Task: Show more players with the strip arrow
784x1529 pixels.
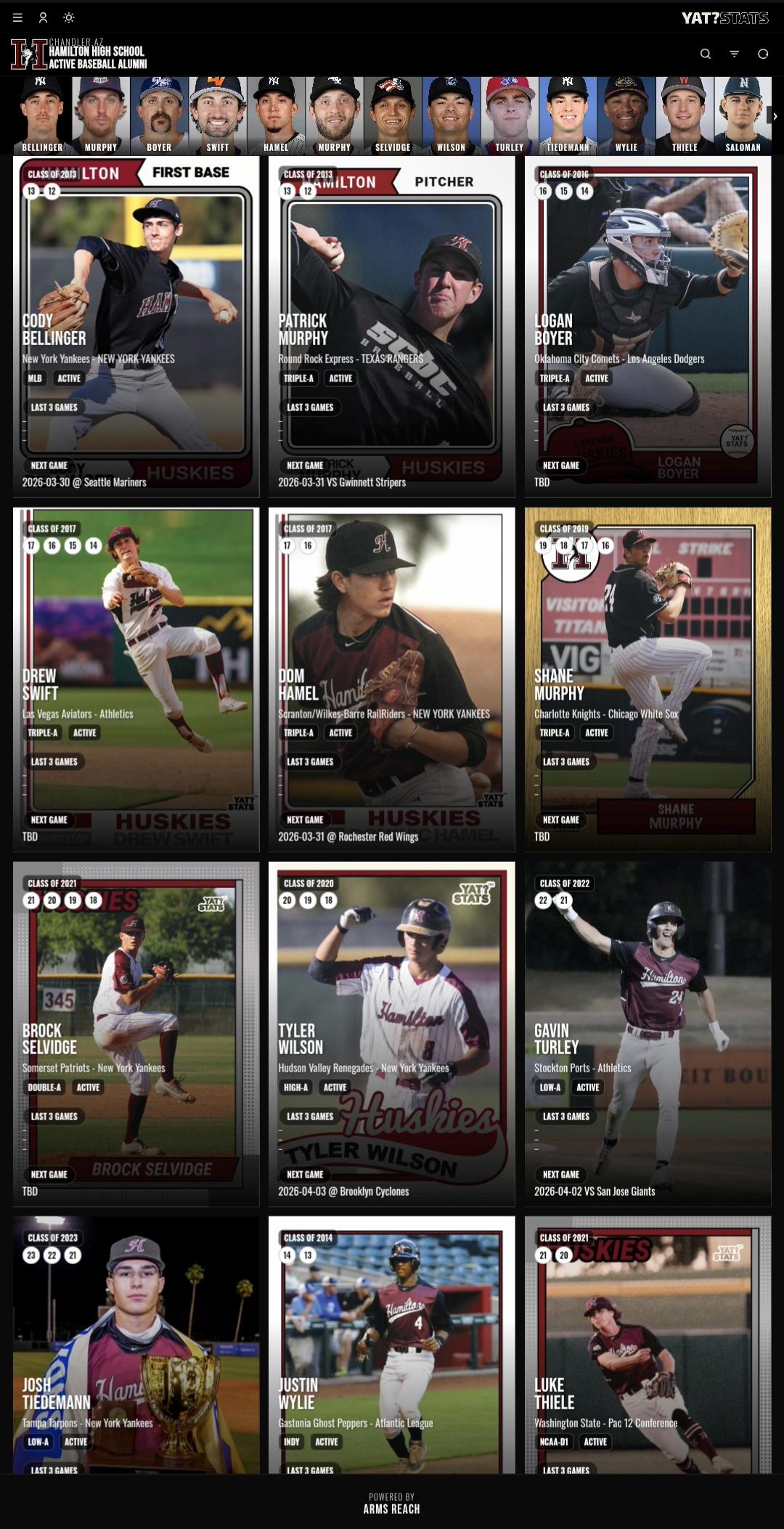Action: pos(775,115)
